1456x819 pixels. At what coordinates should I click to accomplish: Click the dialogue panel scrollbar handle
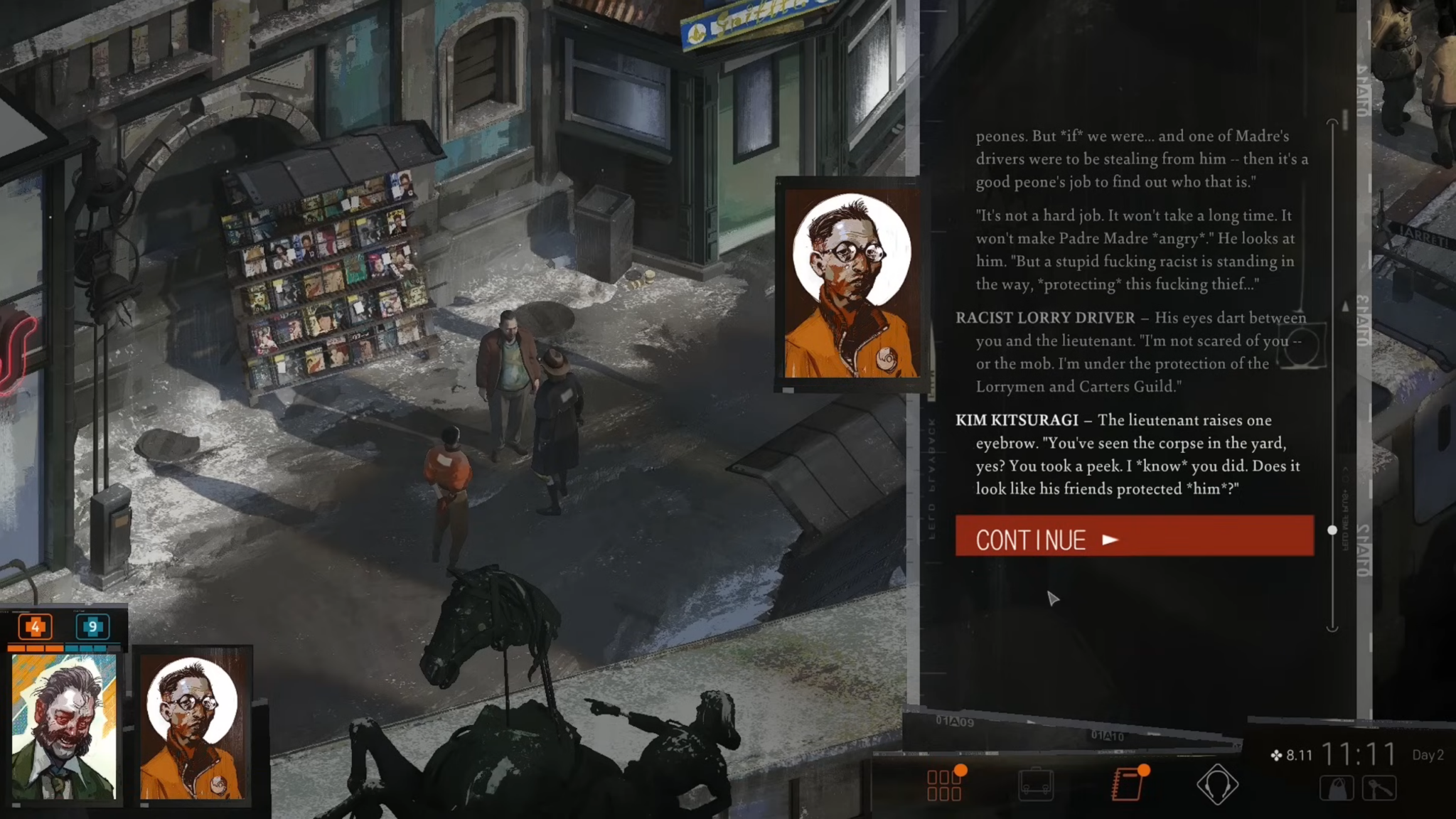pos(1332,530)
